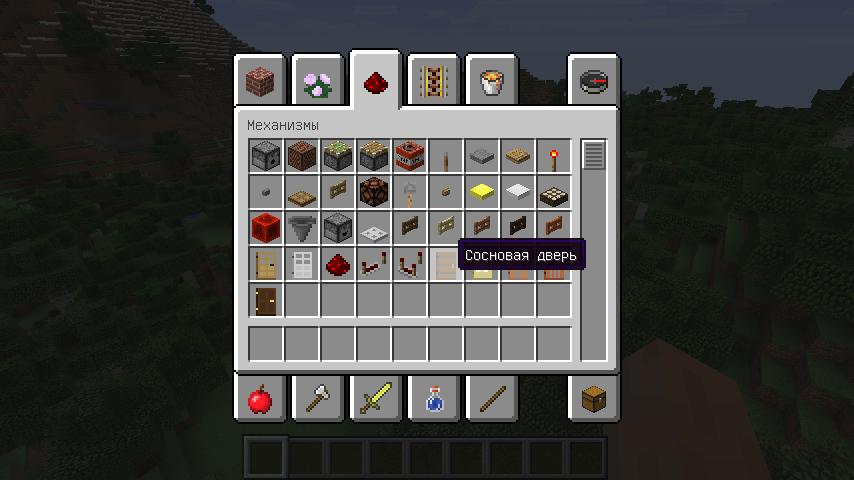Pick the gold weighted pressure plate
Screen dimensions: 854x480
point(481,192)
